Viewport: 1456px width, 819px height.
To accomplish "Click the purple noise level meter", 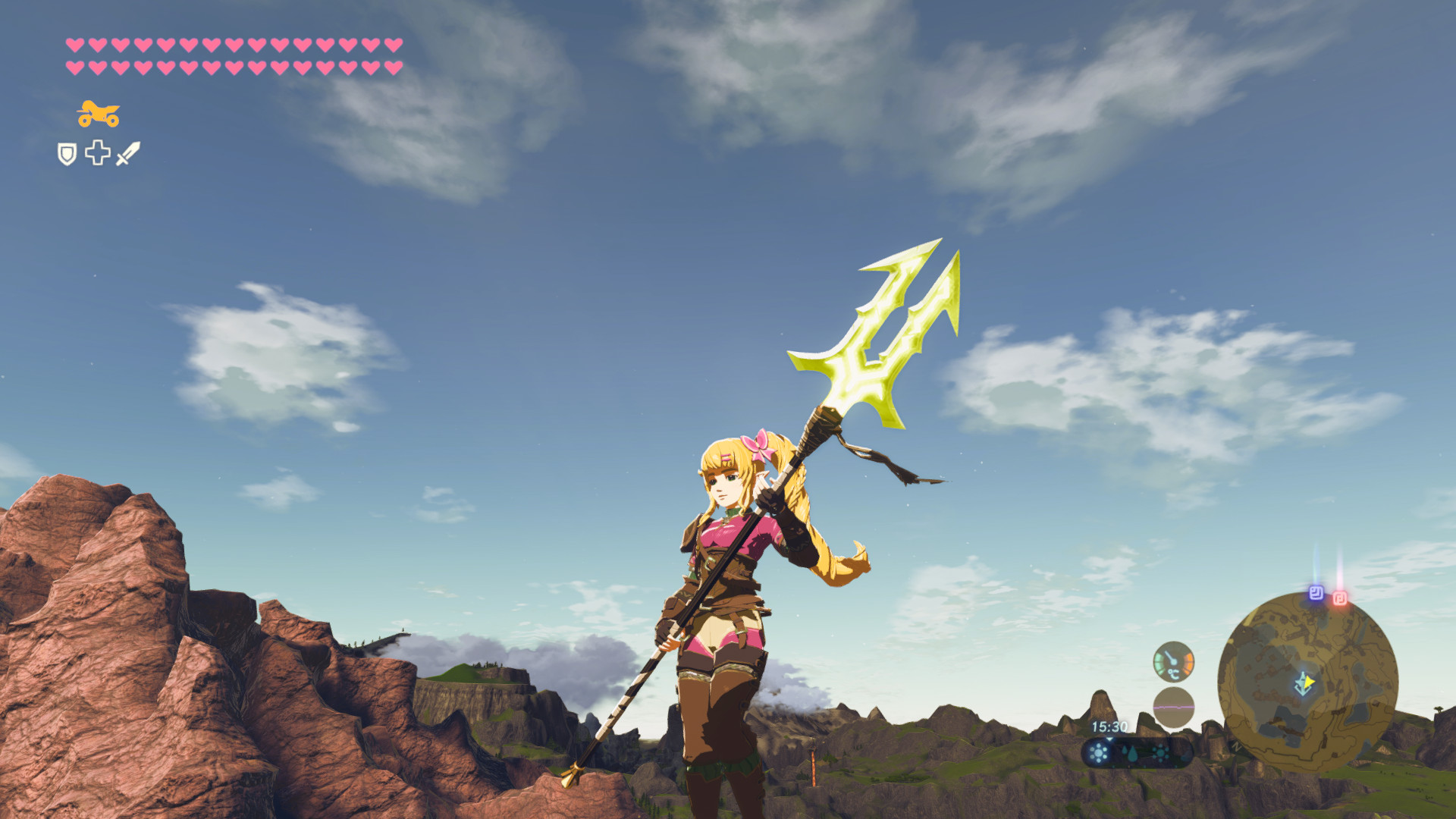I will point(1173,708).
